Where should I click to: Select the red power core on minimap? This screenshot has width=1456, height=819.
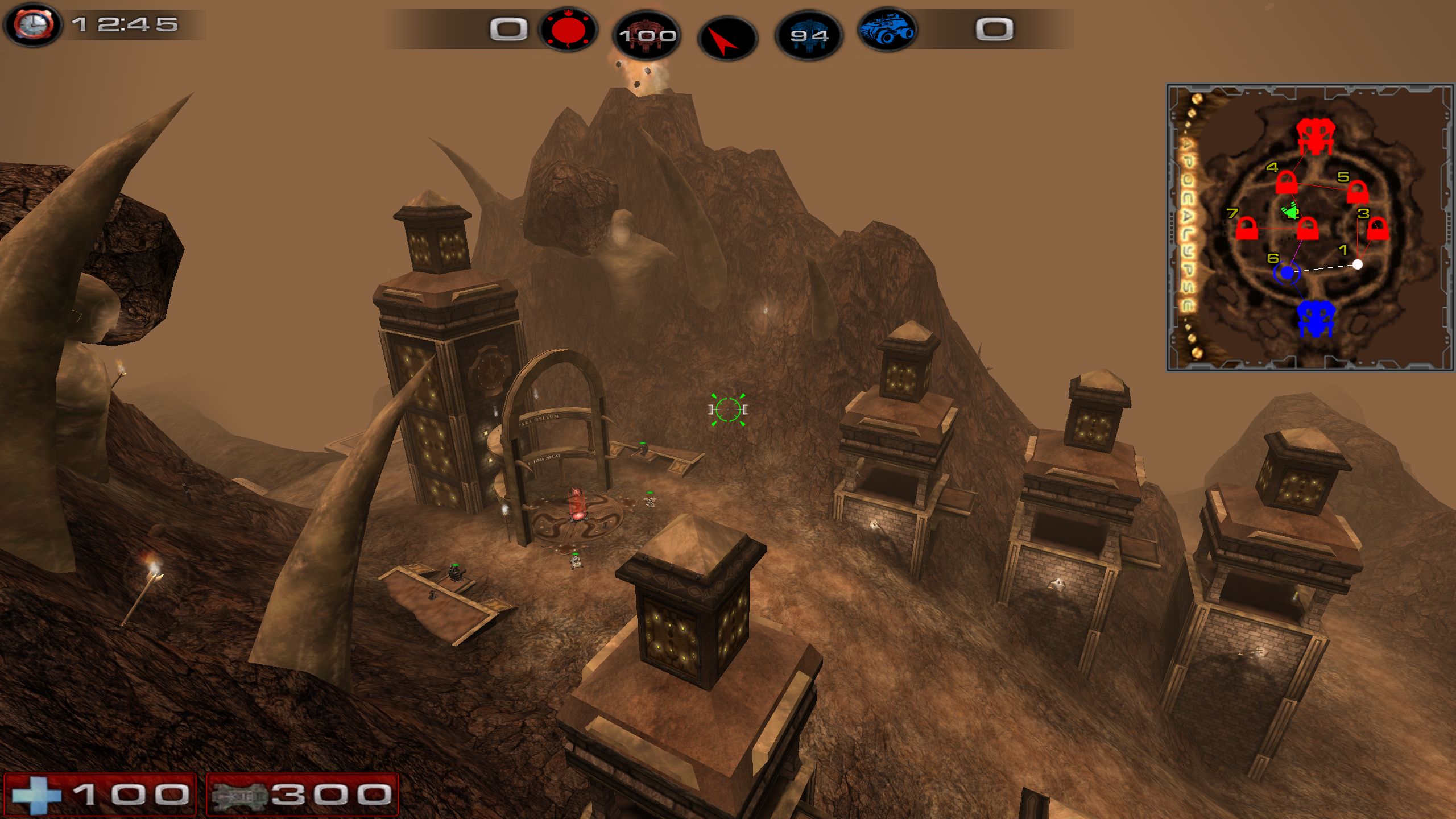tap(1314, 137)
